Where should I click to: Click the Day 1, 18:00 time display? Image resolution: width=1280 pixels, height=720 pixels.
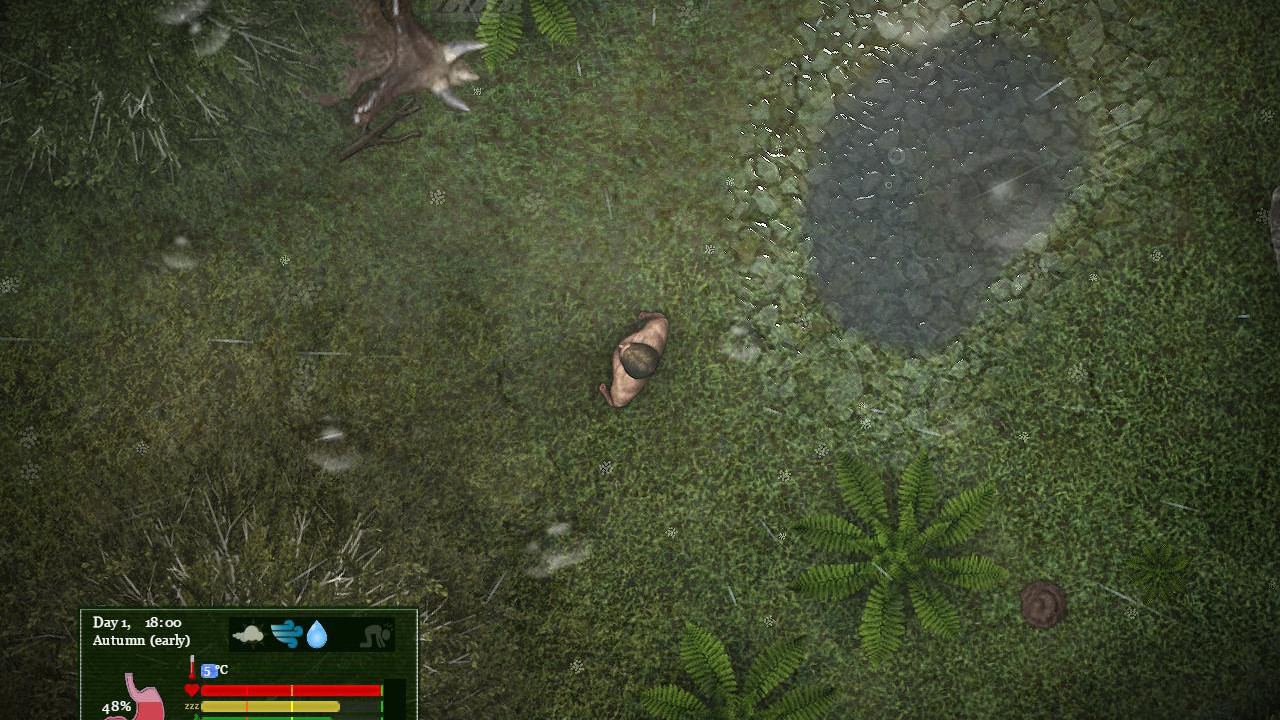pos(135,622)
